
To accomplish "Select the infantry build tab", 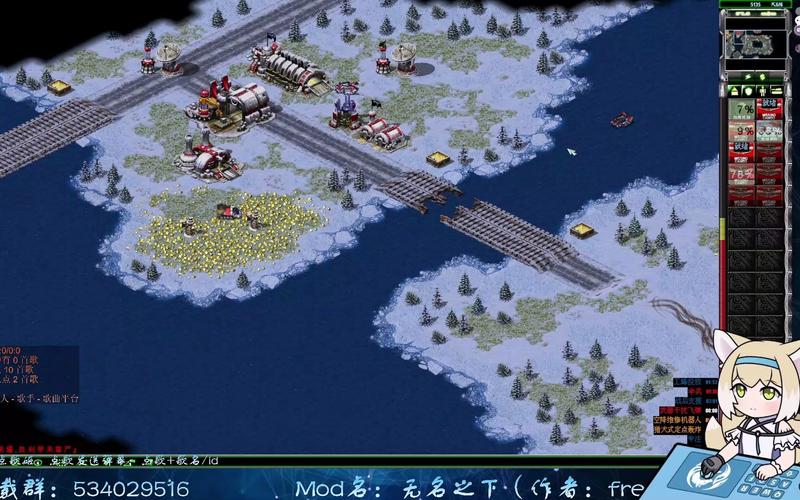I will point(763,91).
